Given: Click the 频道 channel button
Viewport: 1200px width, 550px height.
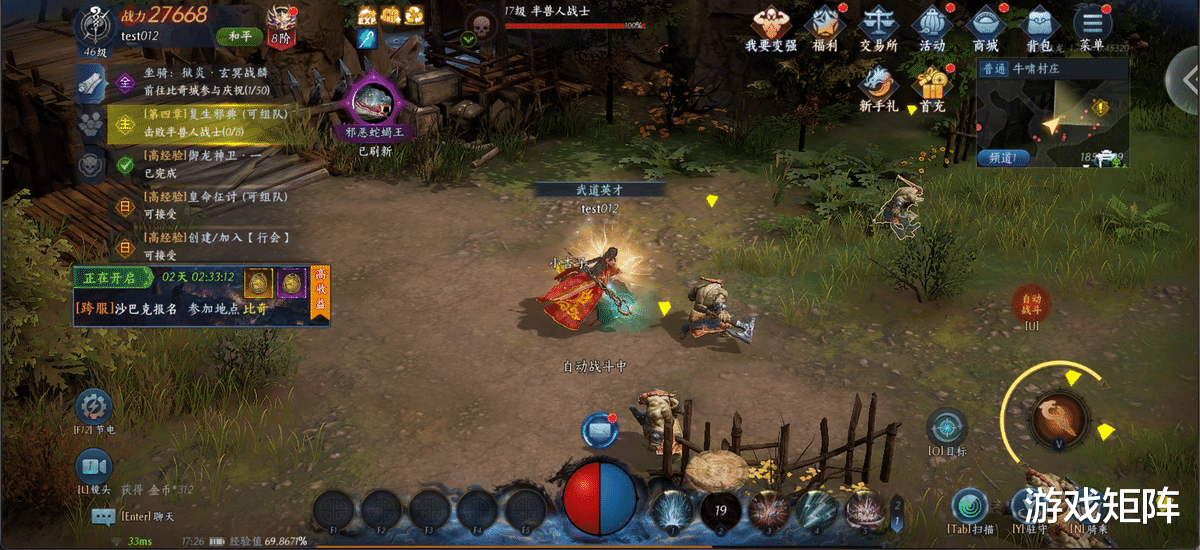Looking at the screenshot, I should click(x=1004, y=157).
